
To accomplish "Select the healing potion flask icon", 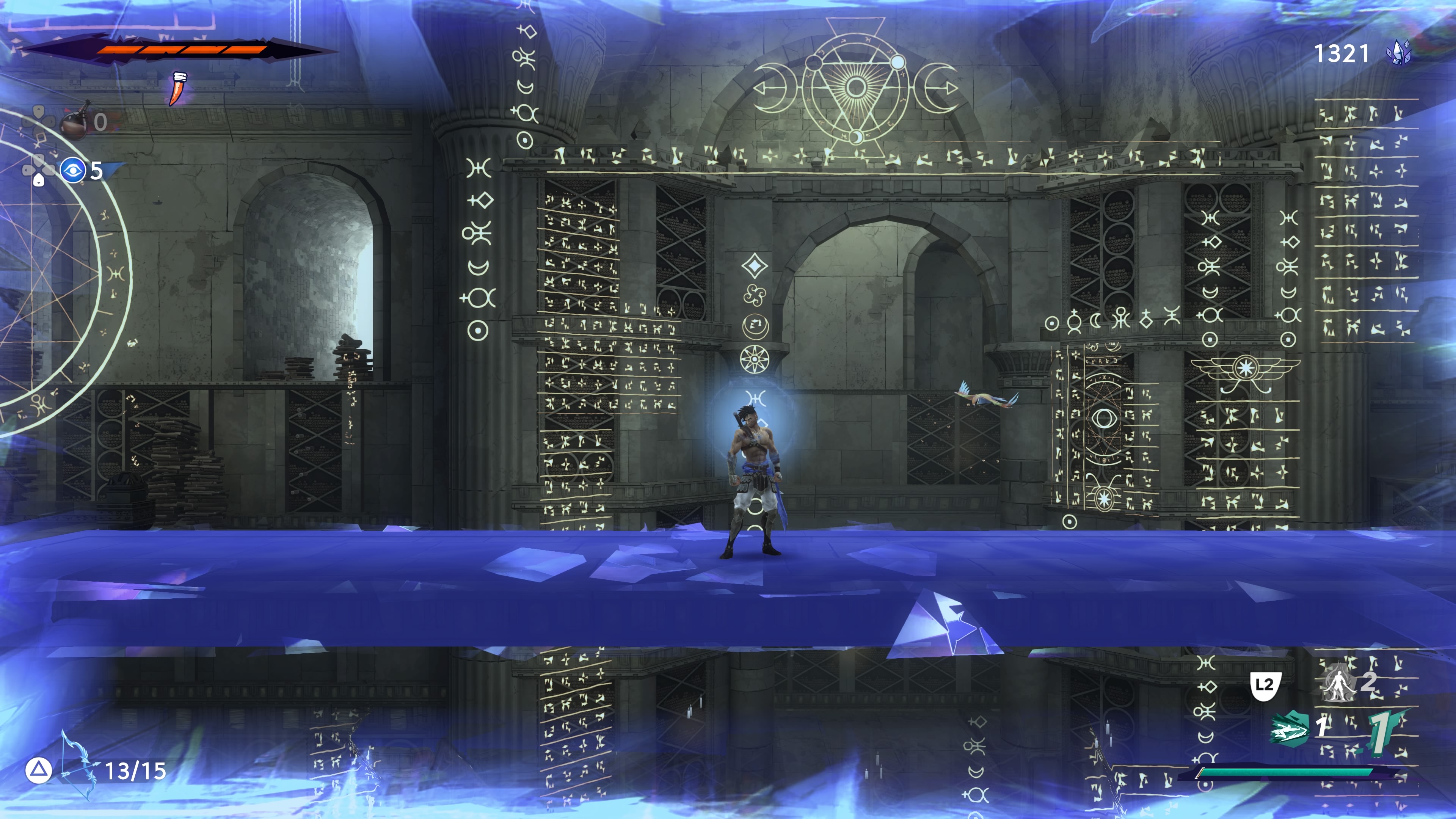I will point(74,121).
